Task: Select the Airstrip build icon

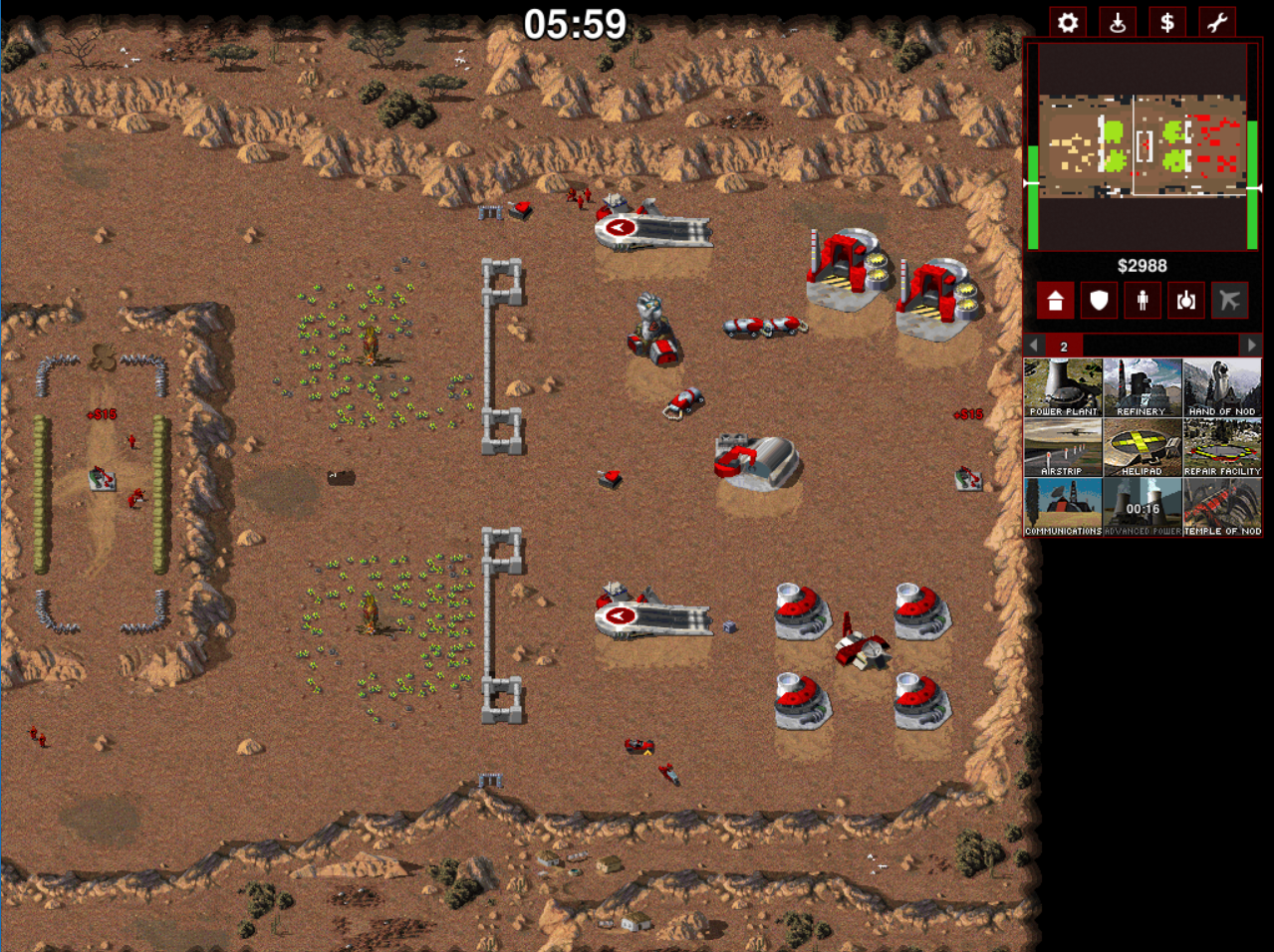Action: pyautogui.click(x=1063, y=447)
